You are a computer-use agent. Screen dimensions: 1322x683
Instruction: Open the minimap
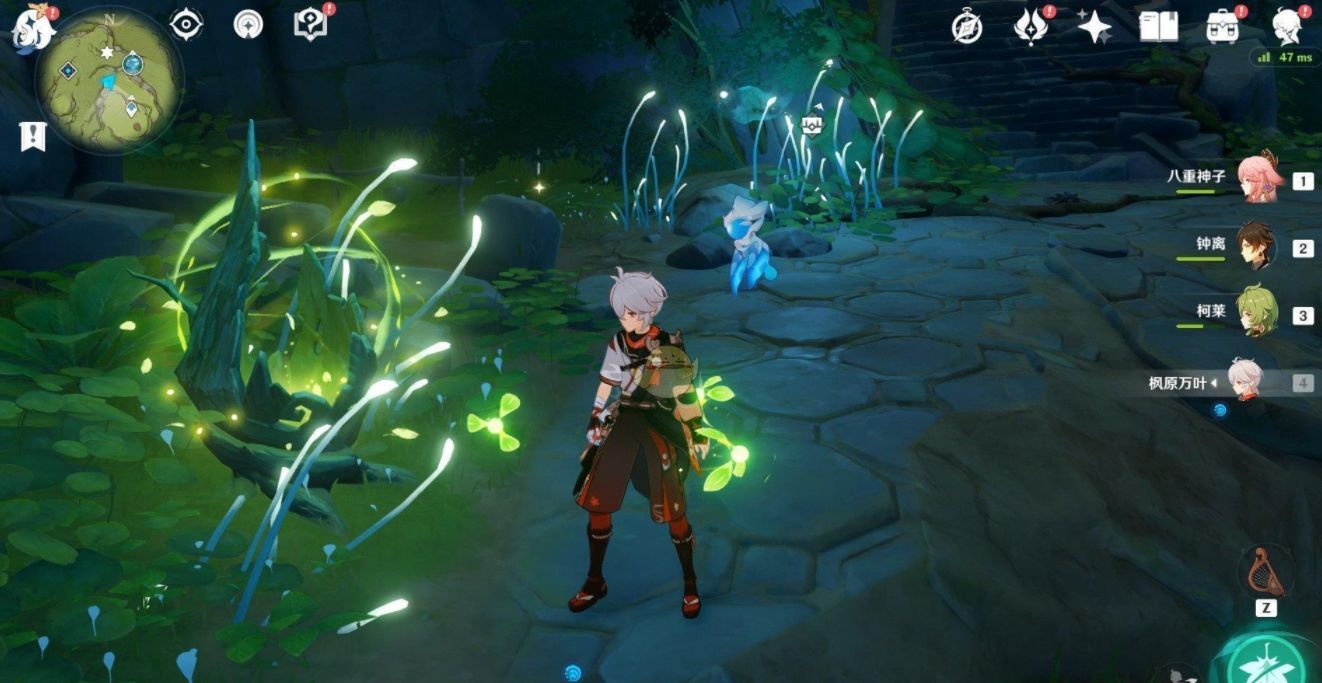pyautogui.click(x=109, y=81)
